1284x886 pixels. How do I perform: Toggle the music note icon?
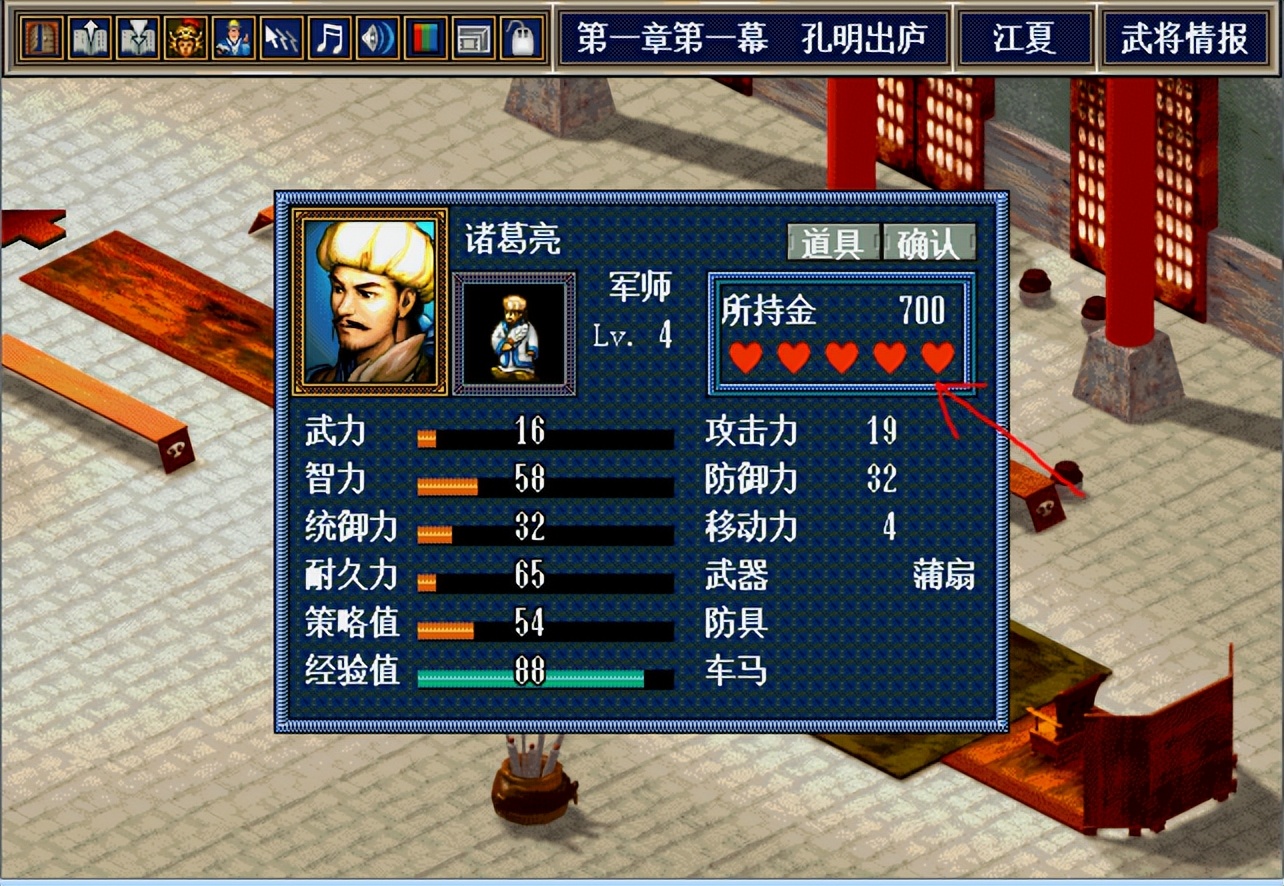click(329, 38)
